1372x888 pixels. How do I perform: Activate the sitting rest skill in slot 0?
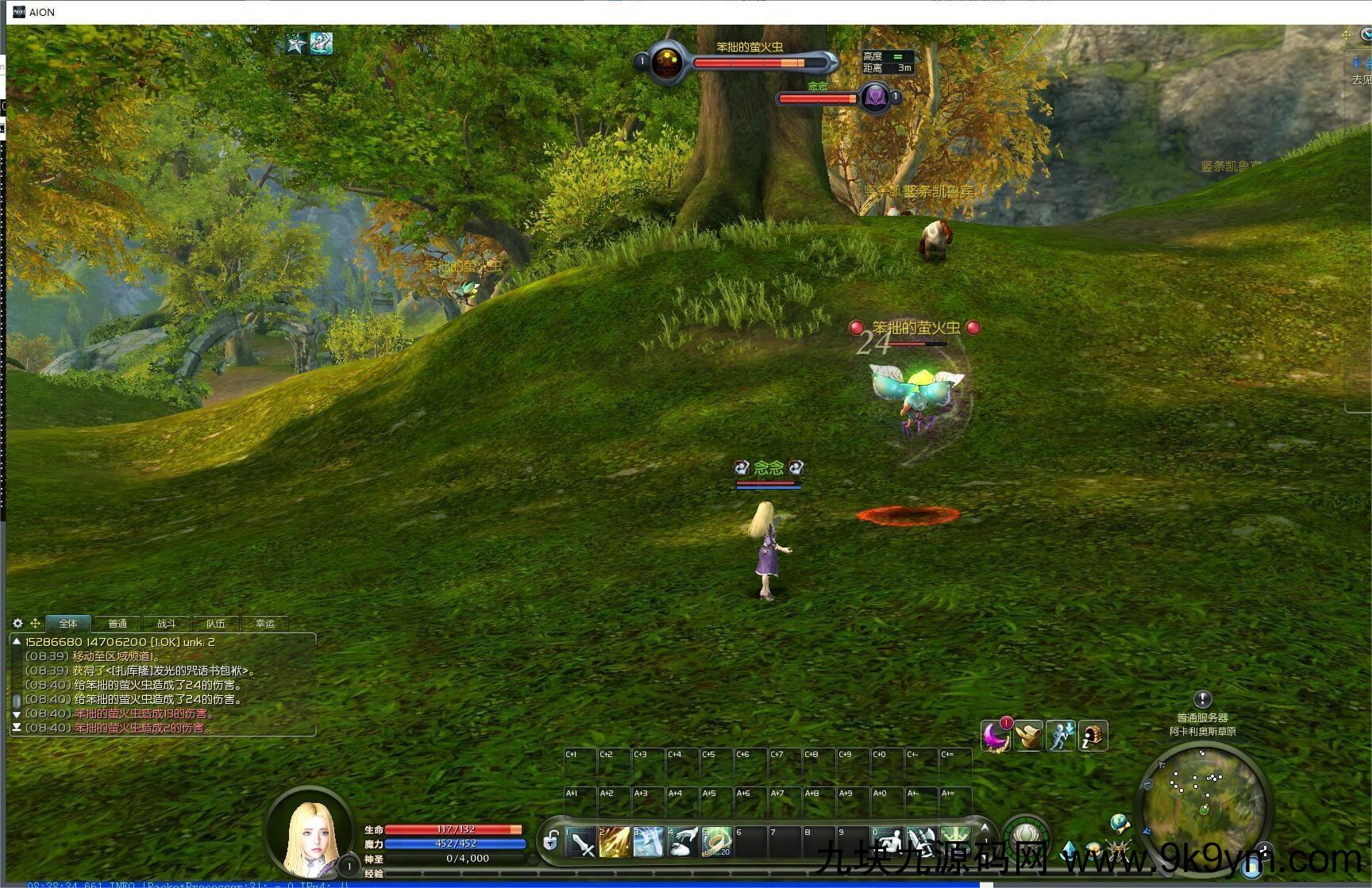point(887,843)
